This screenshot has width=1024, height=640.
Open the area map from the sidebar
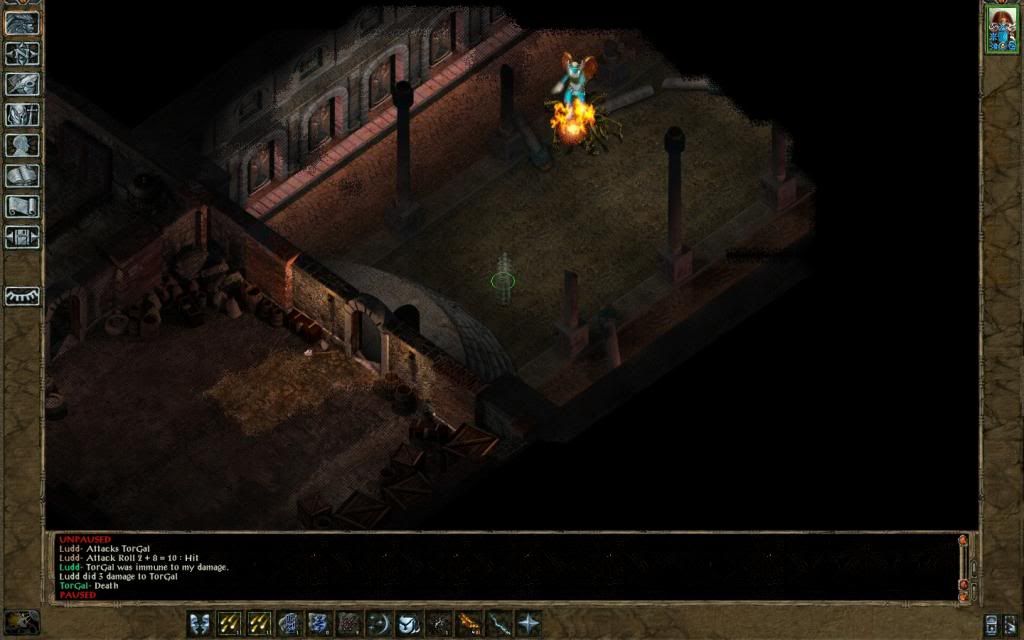(x=22, y=53)
